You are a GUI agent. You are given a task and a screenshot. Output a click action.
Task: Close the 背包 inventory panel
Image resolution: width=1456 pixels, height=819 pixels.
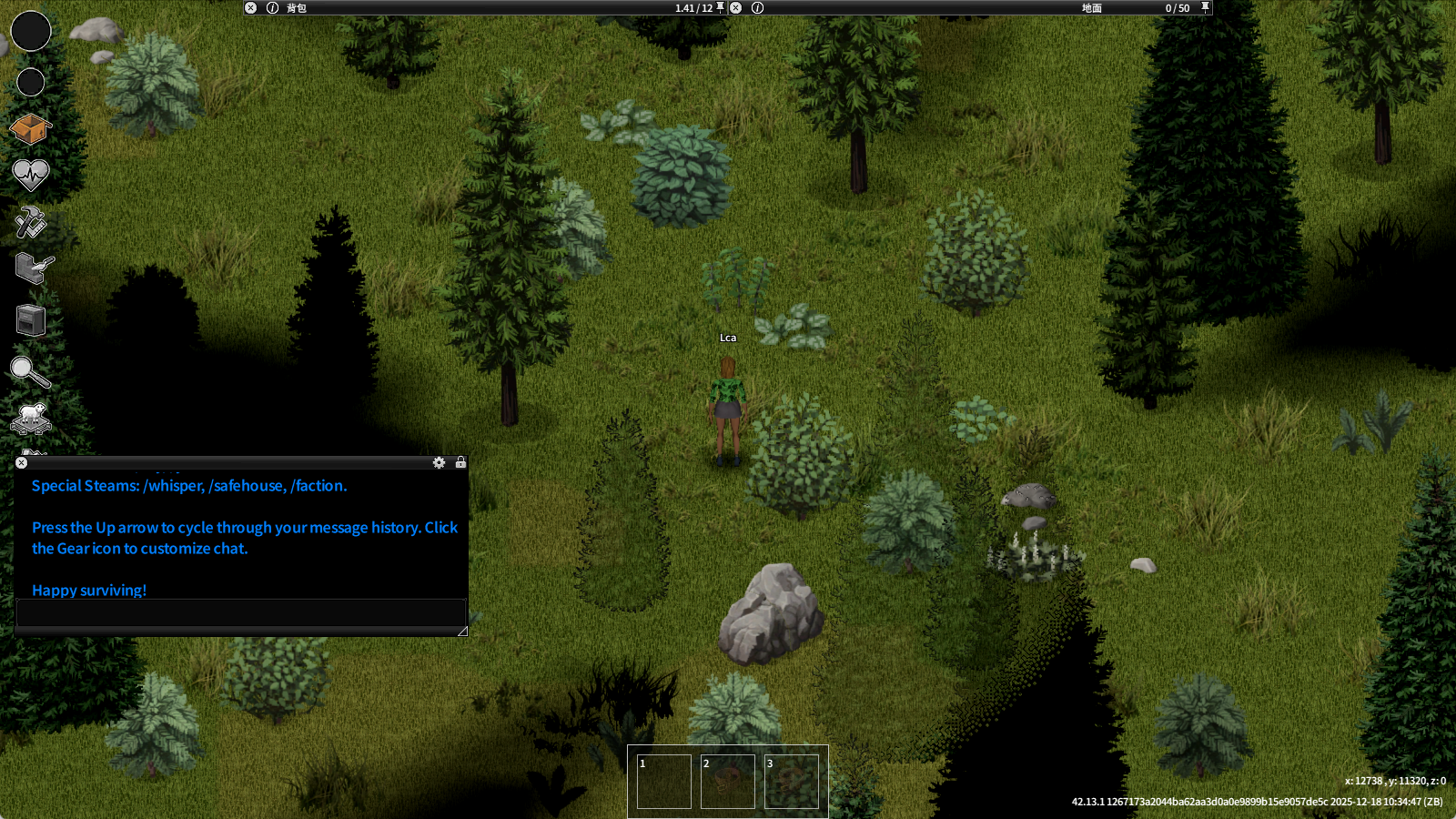coord(251,8)
